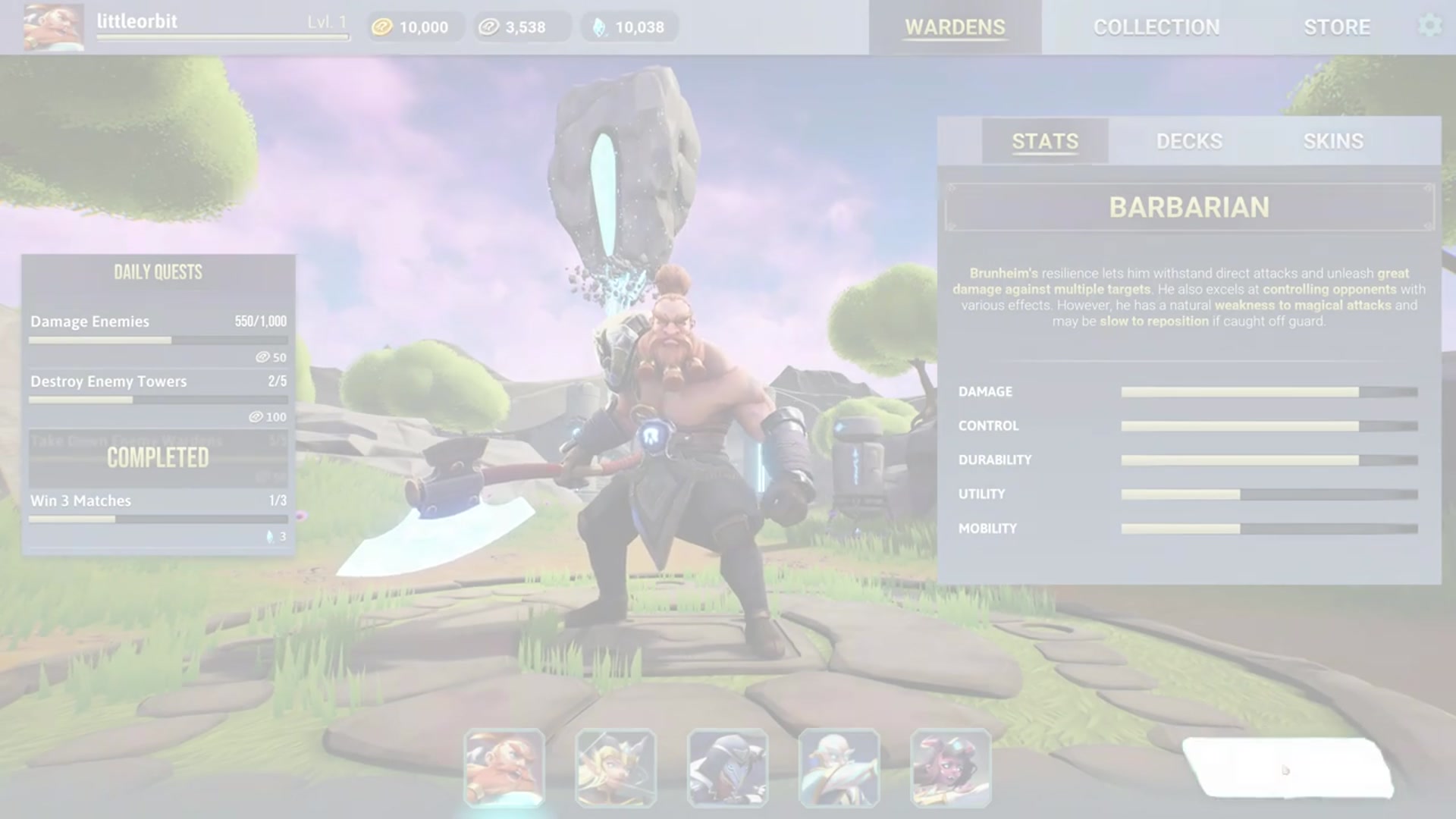This screenshot has width=1456, height=819.
Task: Switch to the Collection tab
Action: (x=1156, y=27)
